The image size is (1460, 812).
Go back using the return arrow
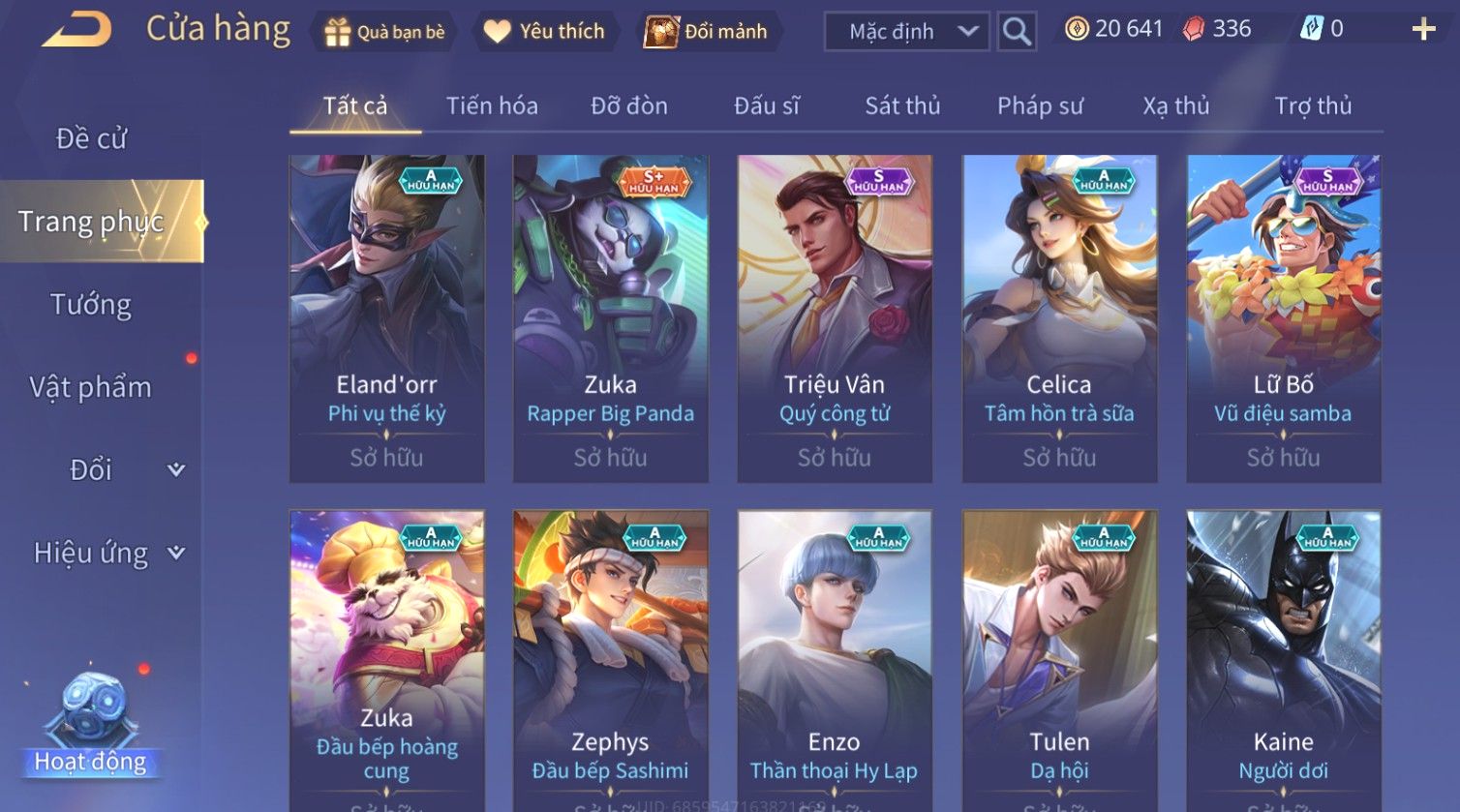tap(77, 30)
